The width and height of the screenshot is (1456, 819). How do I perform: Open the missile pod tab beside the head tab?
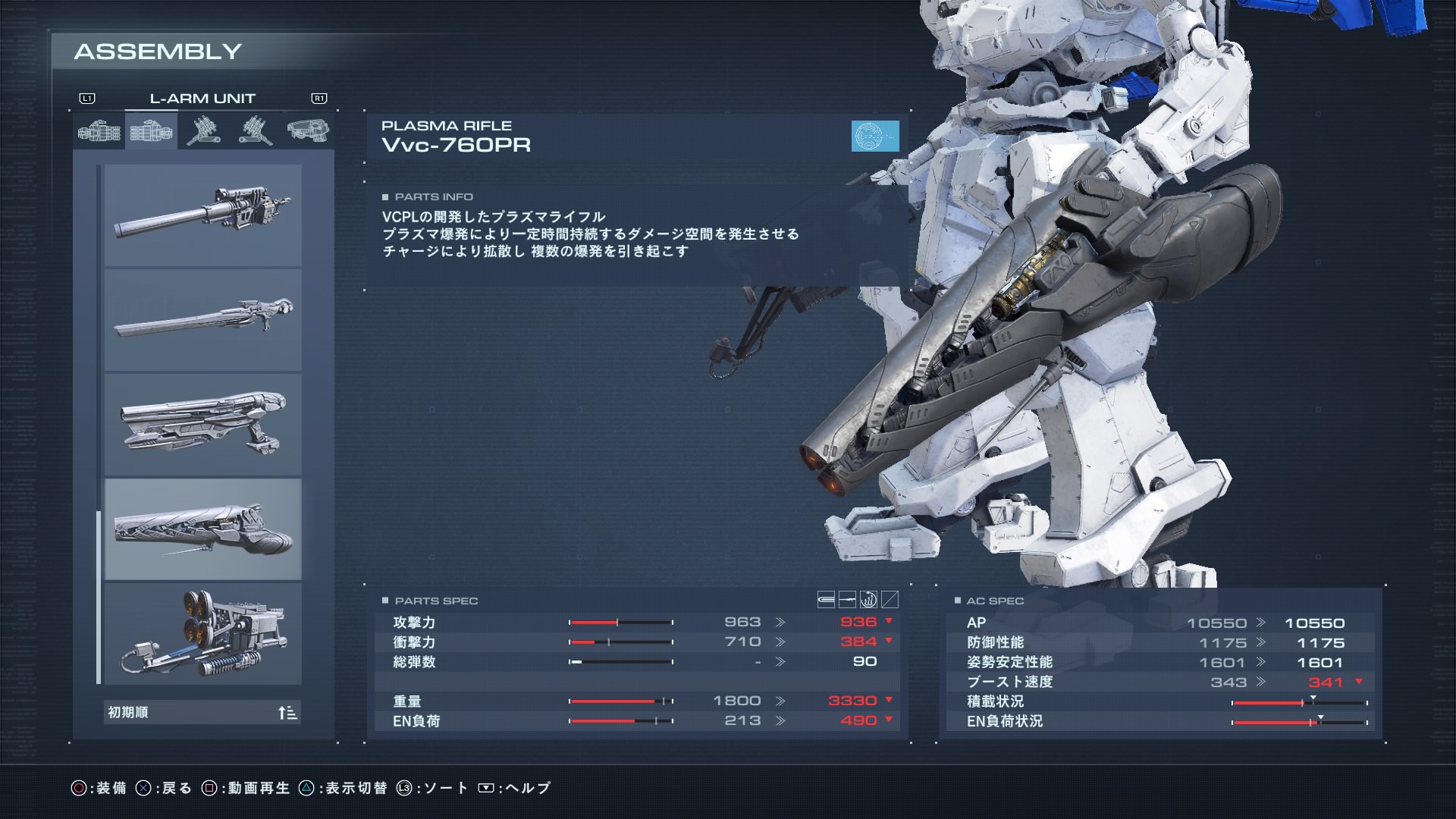coord(256,131)
